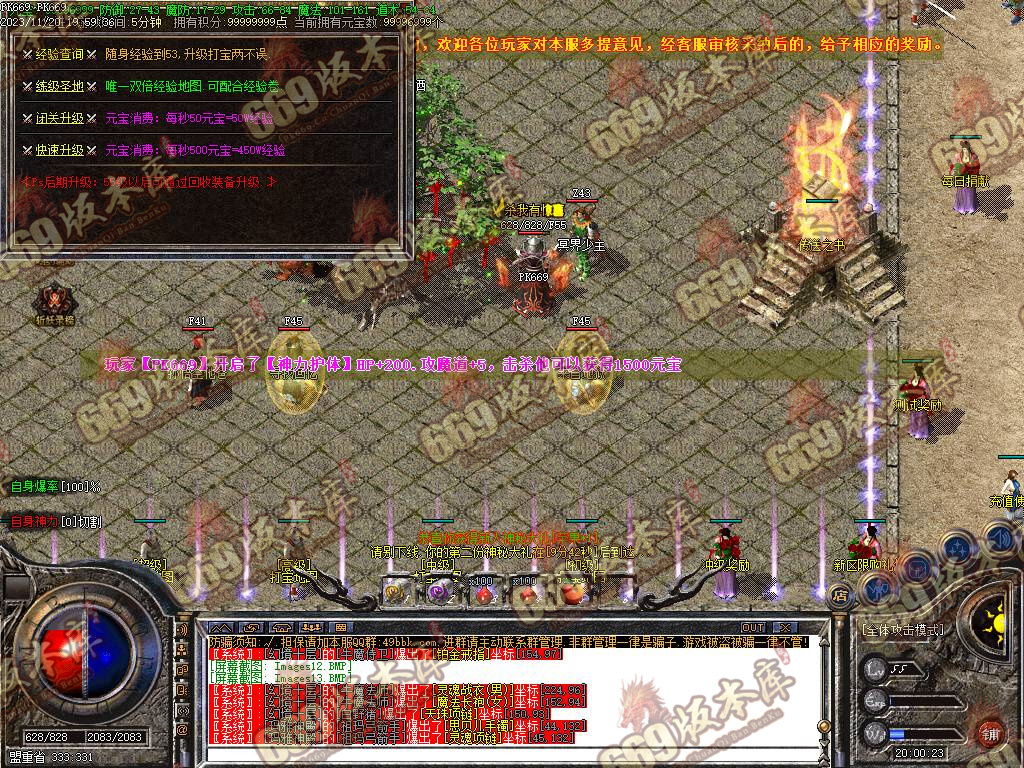Use the purple scroll in belt slot 2
Image resolution: width=1024 pixels, height=768 pixels.
click(x=438, y=592)
